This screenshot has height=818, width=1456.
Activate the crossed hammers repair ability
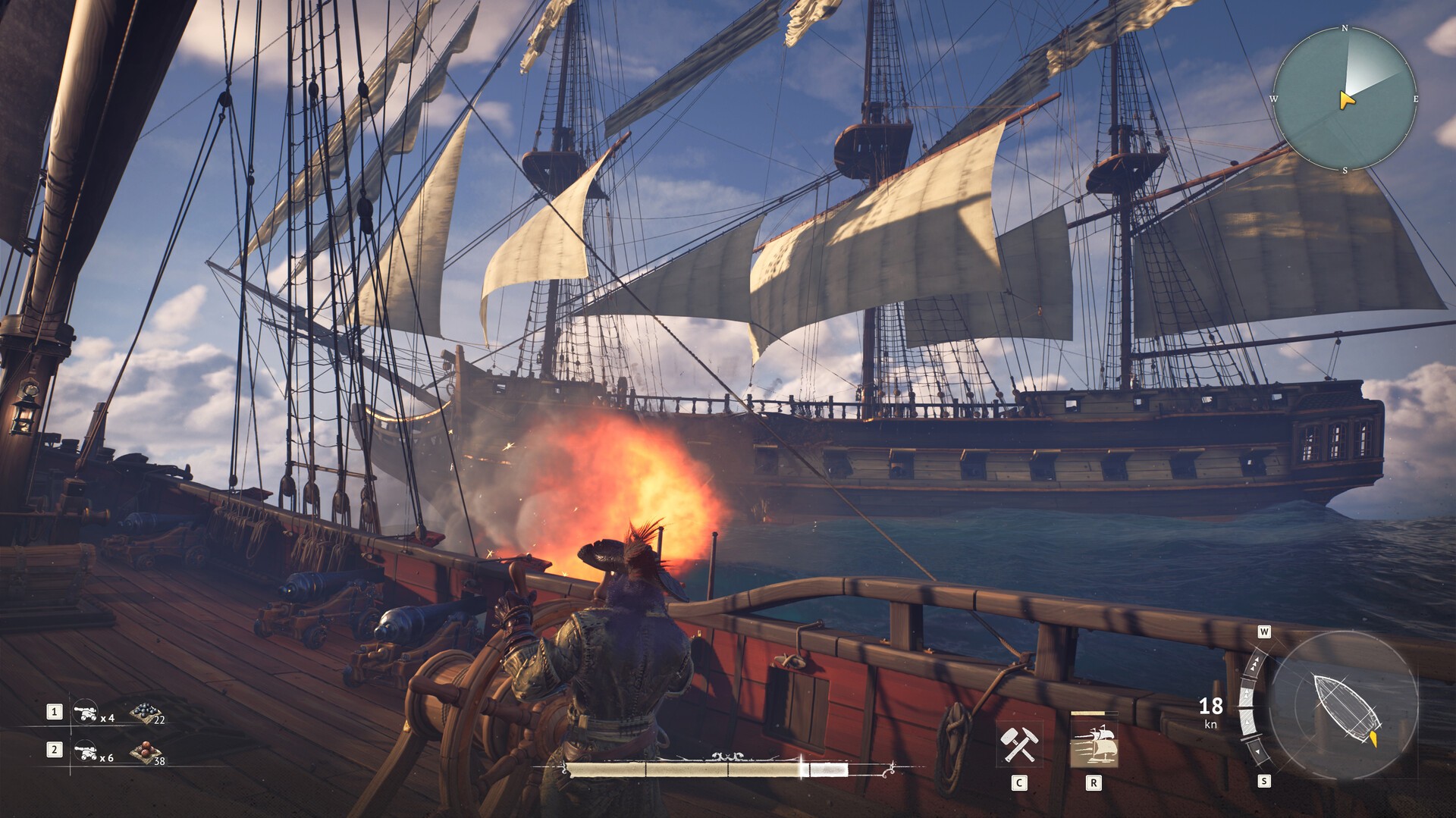1018,744
